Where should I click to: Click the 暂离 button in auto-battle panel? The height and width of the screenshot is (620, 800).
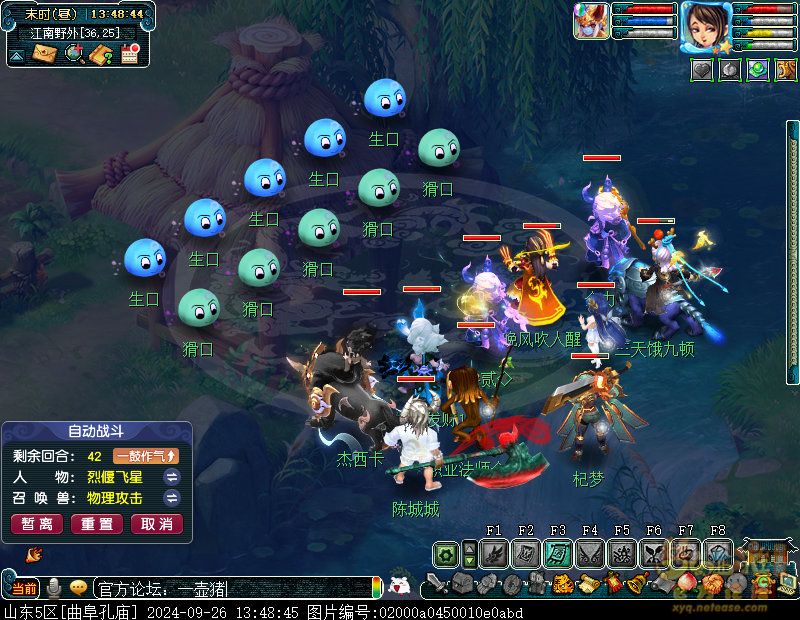point(37,524)
